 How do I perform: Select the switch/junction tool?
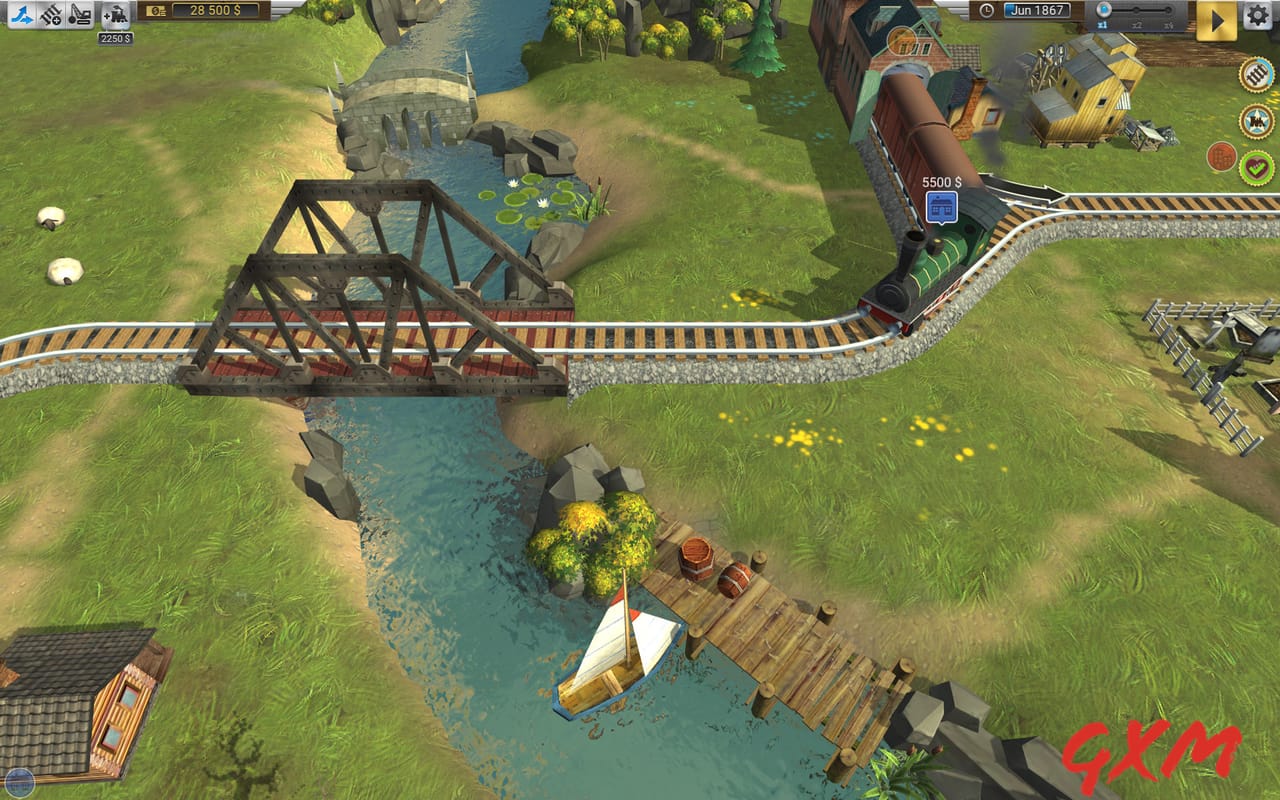tap(22, 16)
